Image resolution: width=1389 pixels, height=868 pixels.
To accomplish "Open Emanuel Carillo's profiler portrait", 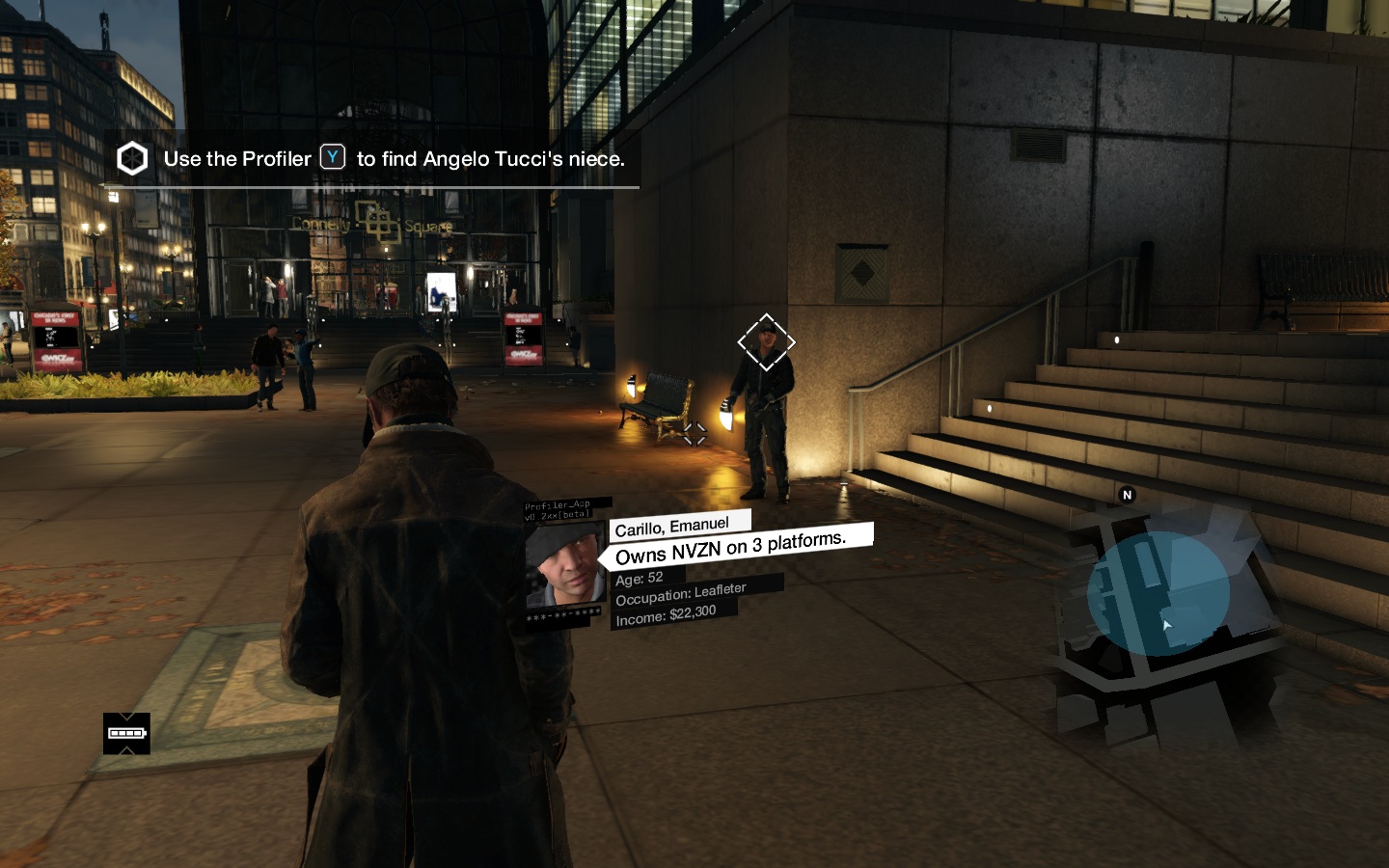I will coord(565,565).
